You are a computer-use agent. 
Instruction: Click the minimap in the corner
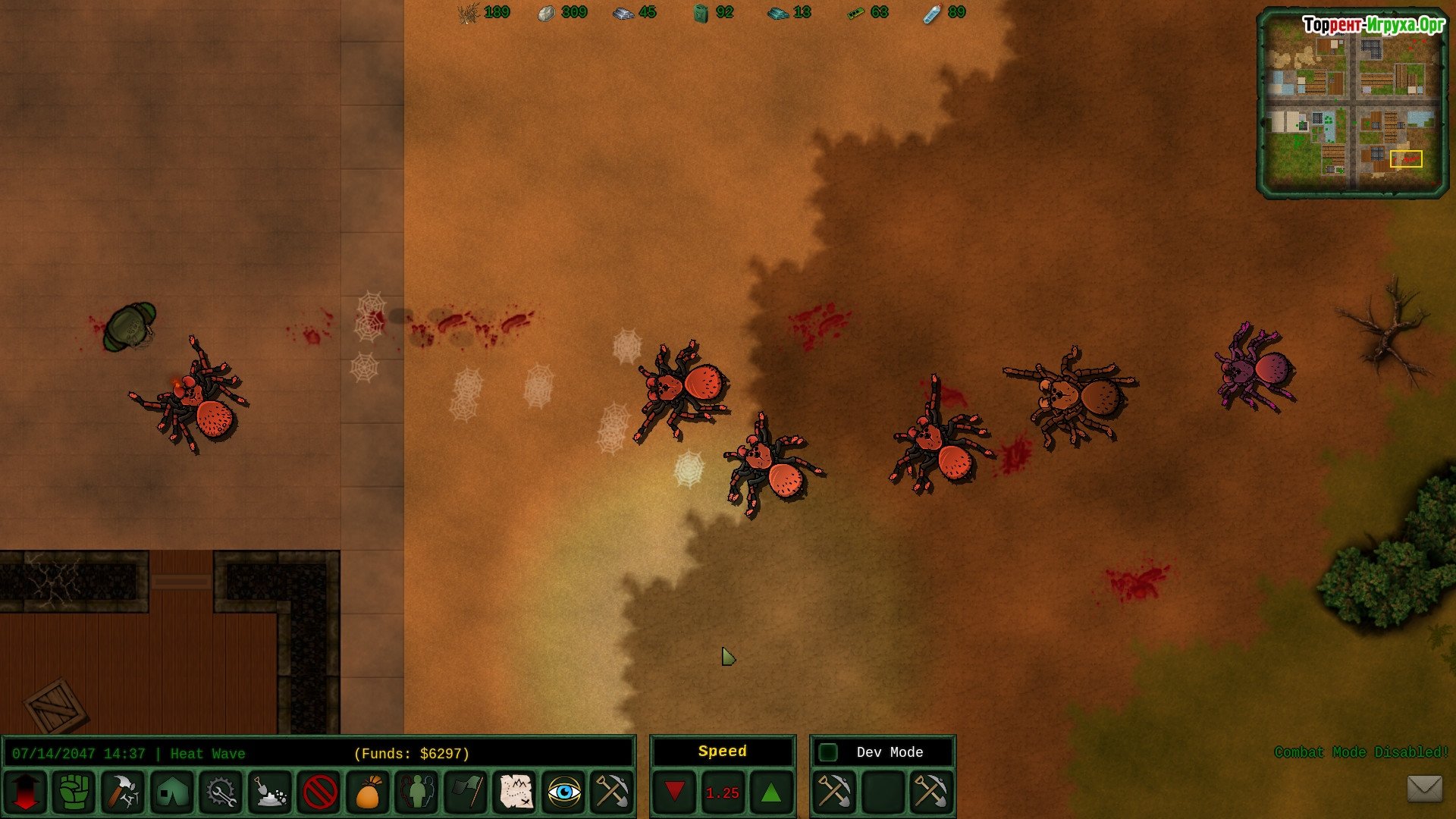click(x=1352, y=103)
